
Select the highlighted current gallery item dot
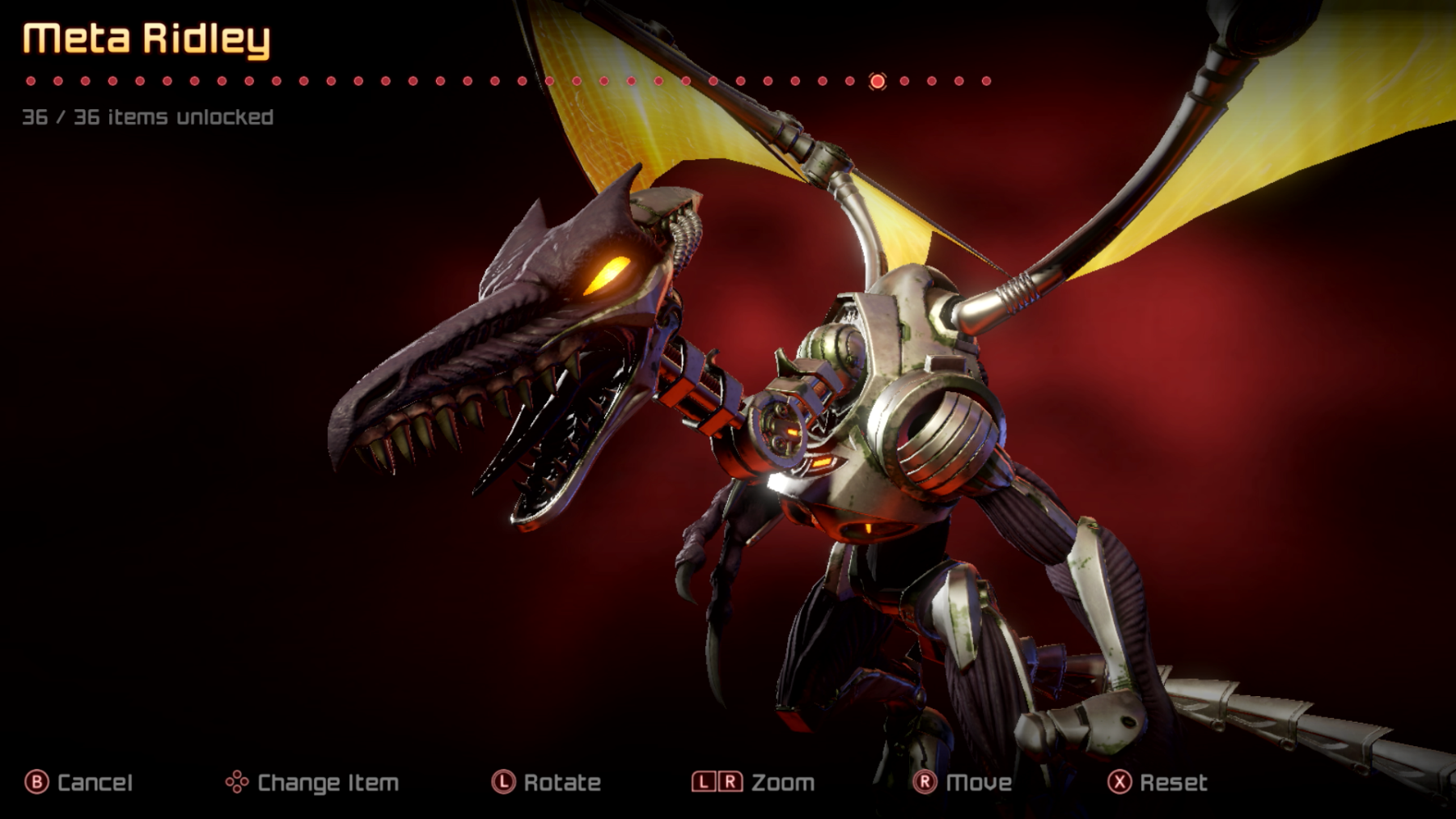click(877, 81)
